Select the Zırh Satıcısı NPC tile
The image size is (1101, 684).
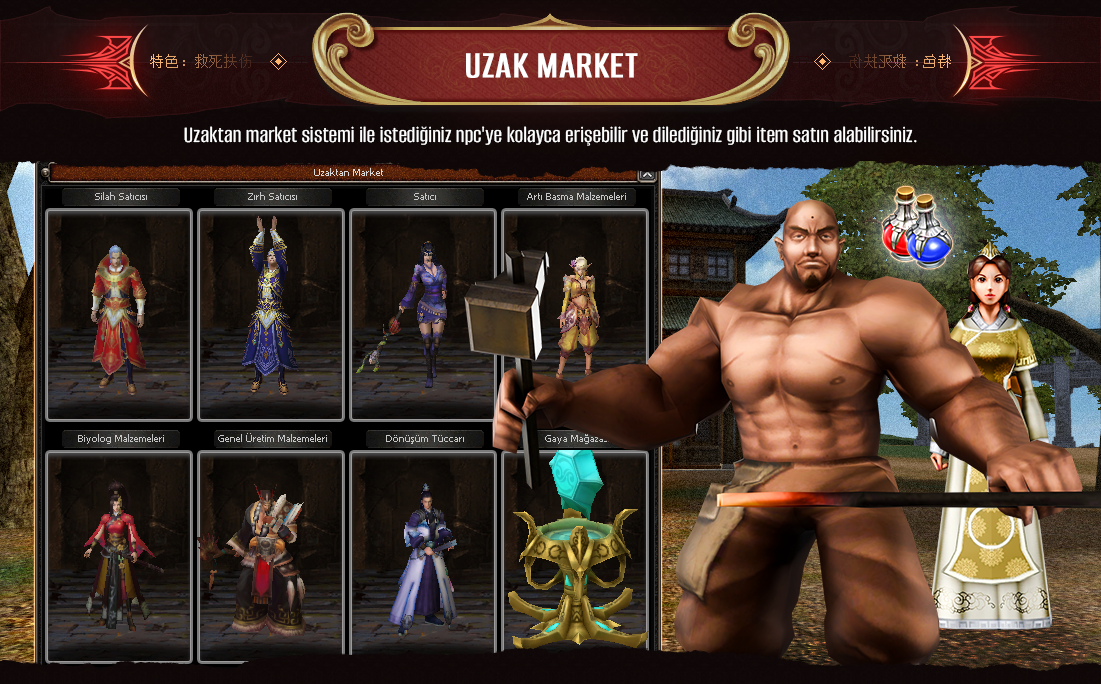271,314
